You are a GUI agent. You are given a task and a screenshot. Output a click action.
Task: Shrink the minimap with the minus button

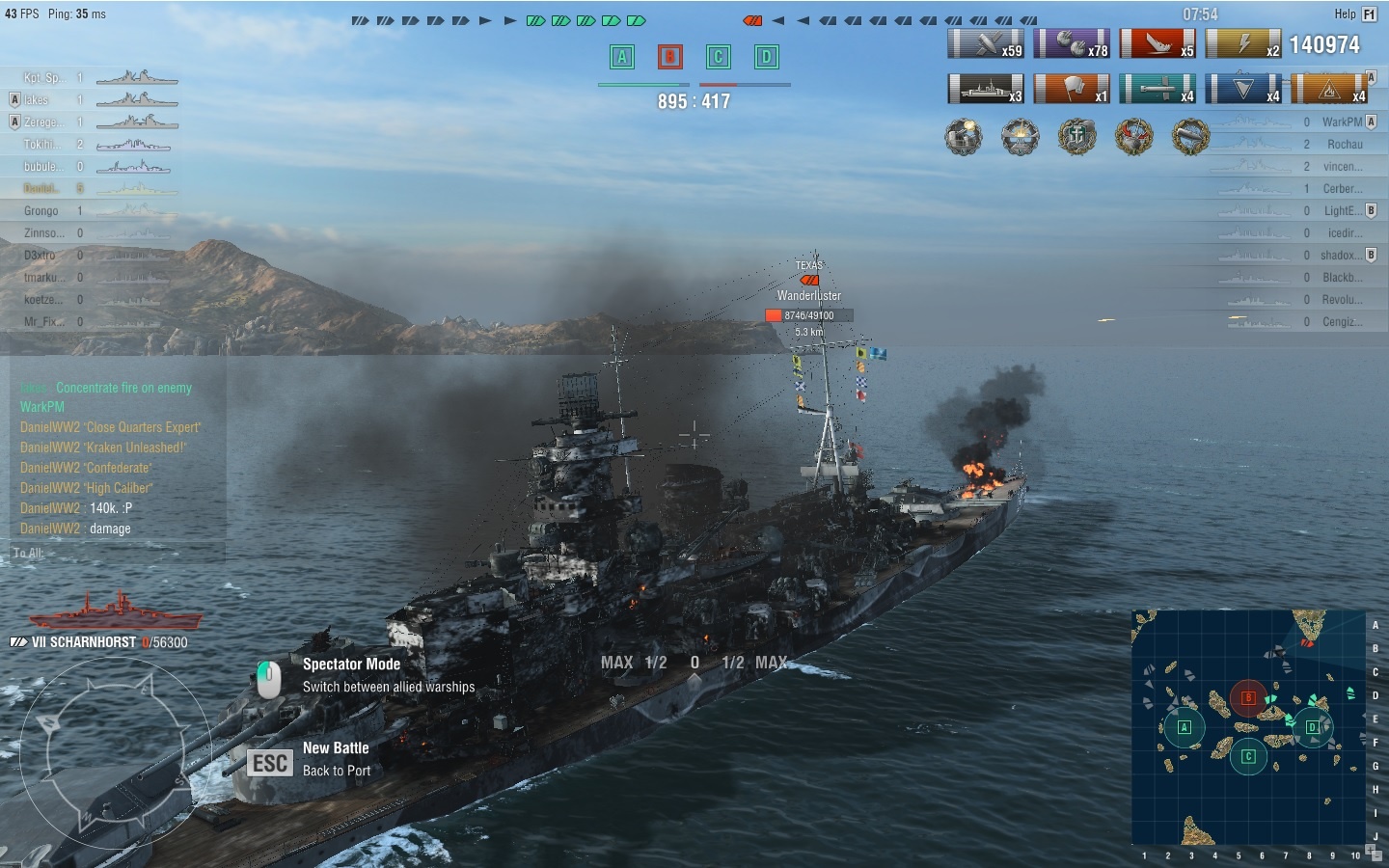click(1377, 856)
